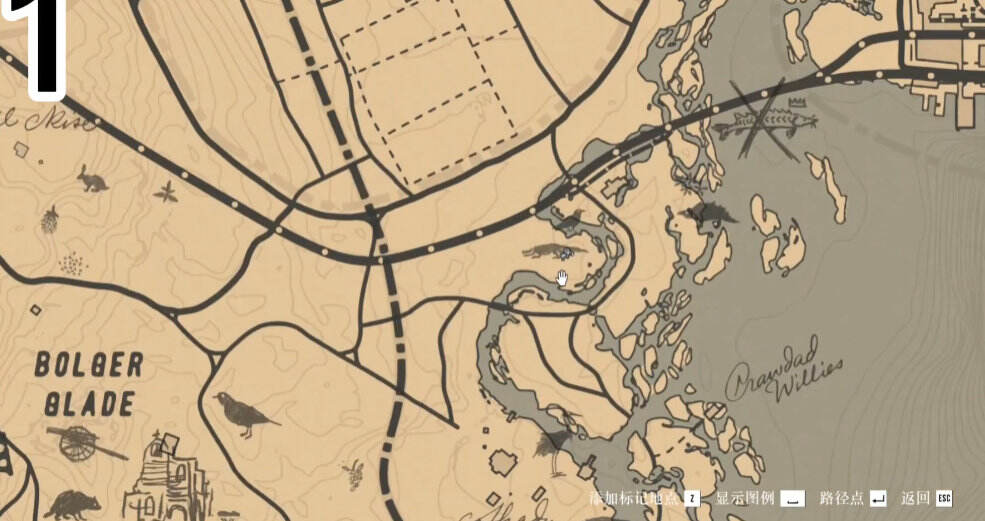Screen dimensions: 985x521
Task: Click the songbird marker east of Bolger Glade
Action: tap(243, 413)
